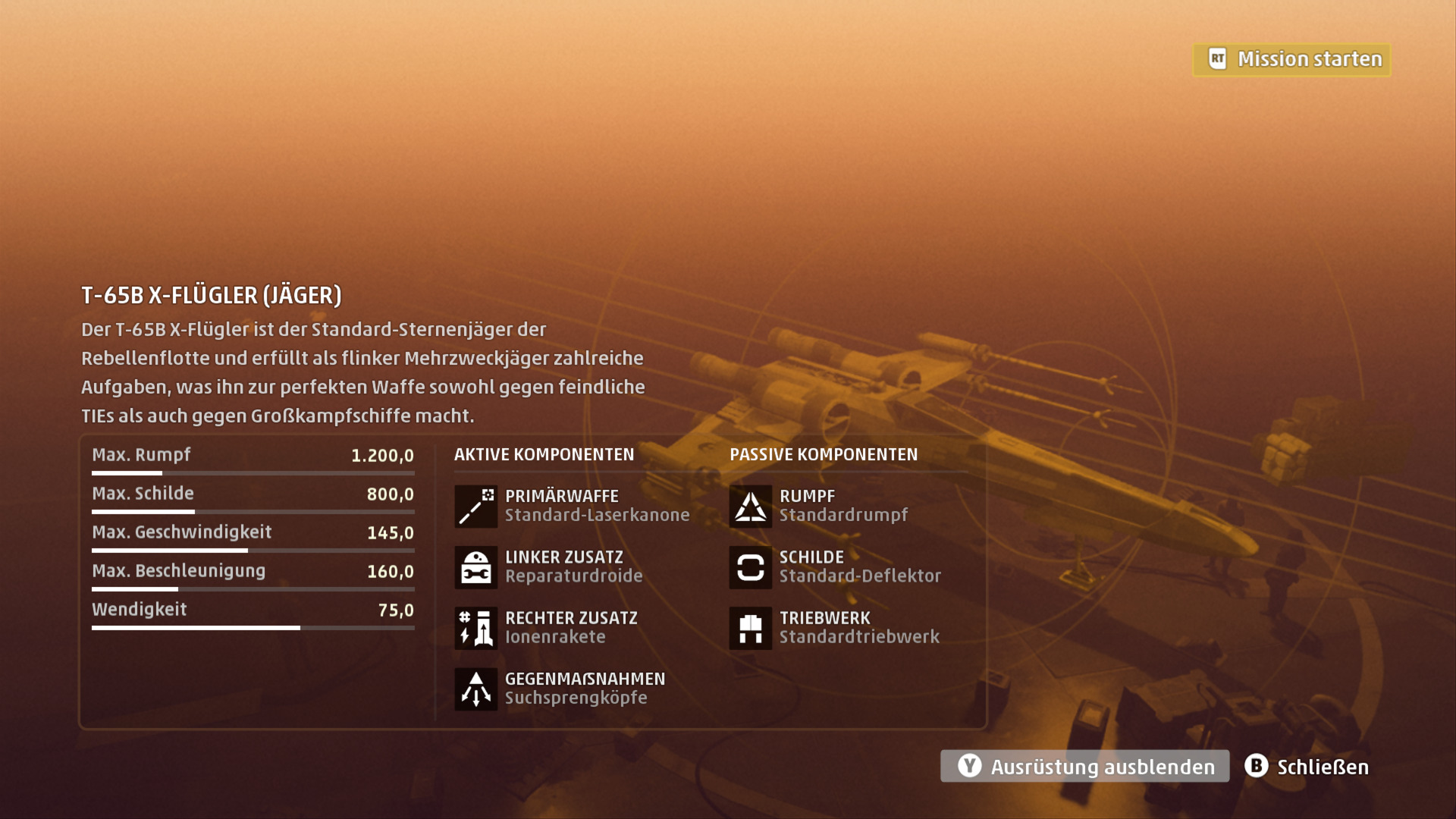Start the mission with Mission starten
The image size is (1456, 819).
1292,59
